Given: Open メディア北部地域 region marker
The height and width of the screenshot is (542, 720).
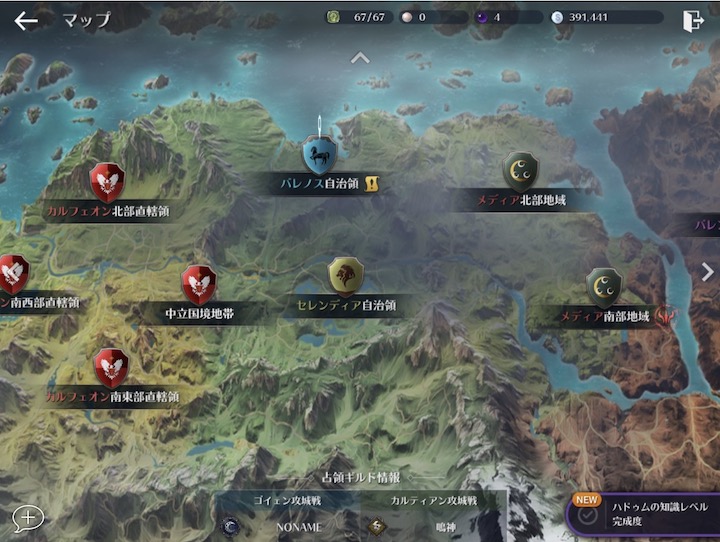Looking at the screenshot, I should (x=521, y=172).
